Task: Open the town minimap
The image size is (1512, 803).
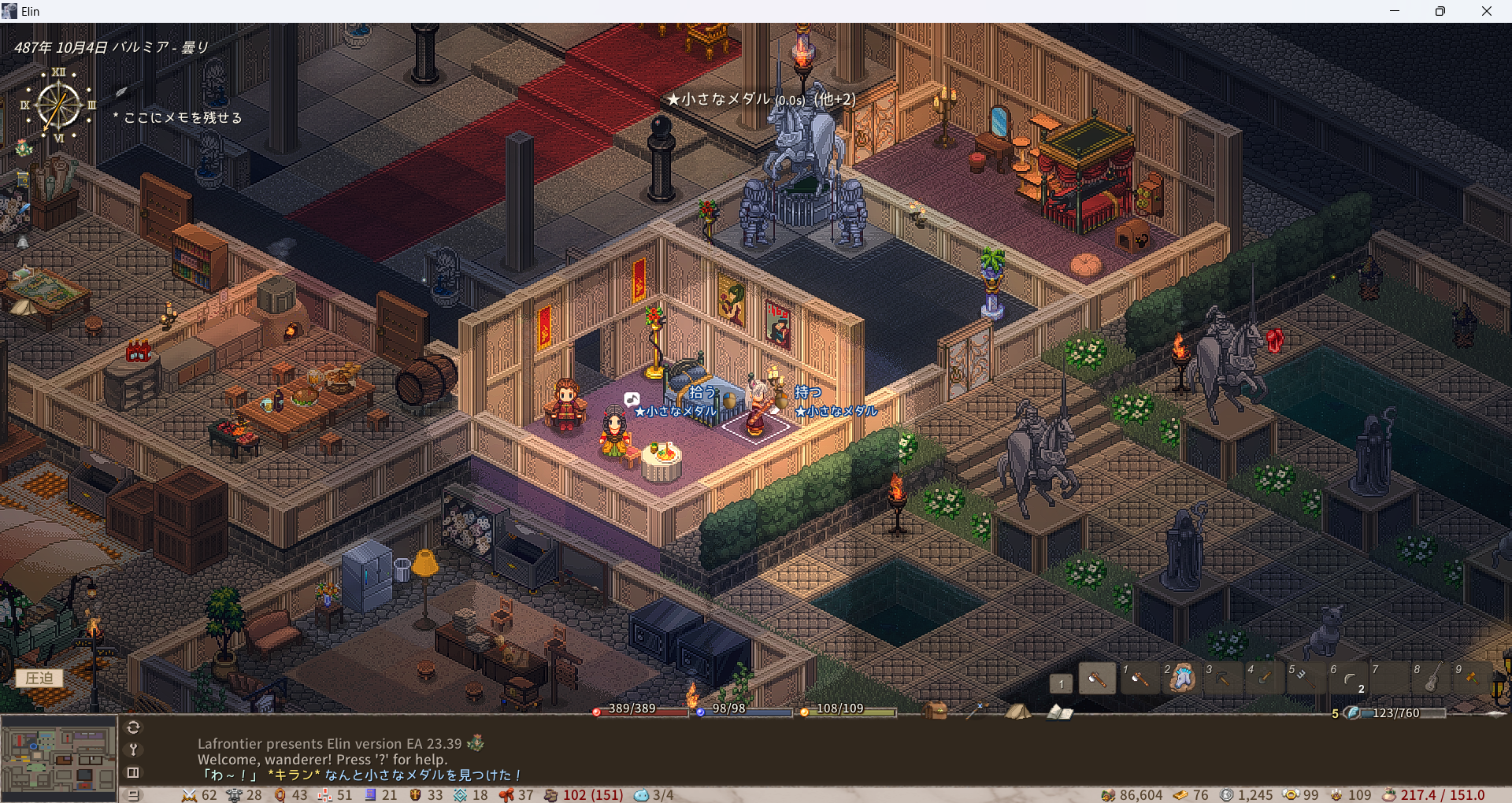Action: click(59, 759)
